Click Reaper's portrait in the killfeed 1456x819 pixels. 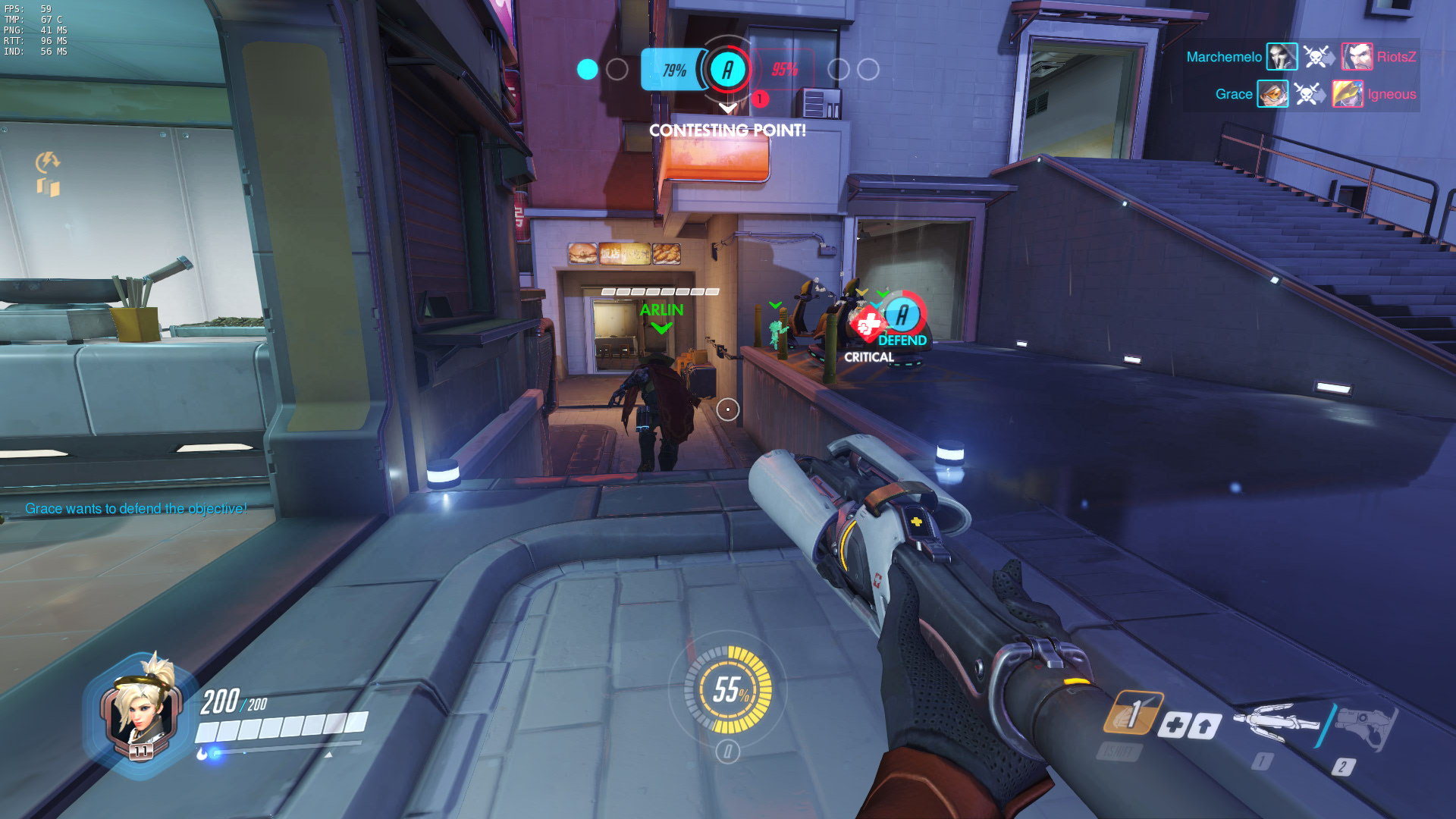(x=1282, y=57)
